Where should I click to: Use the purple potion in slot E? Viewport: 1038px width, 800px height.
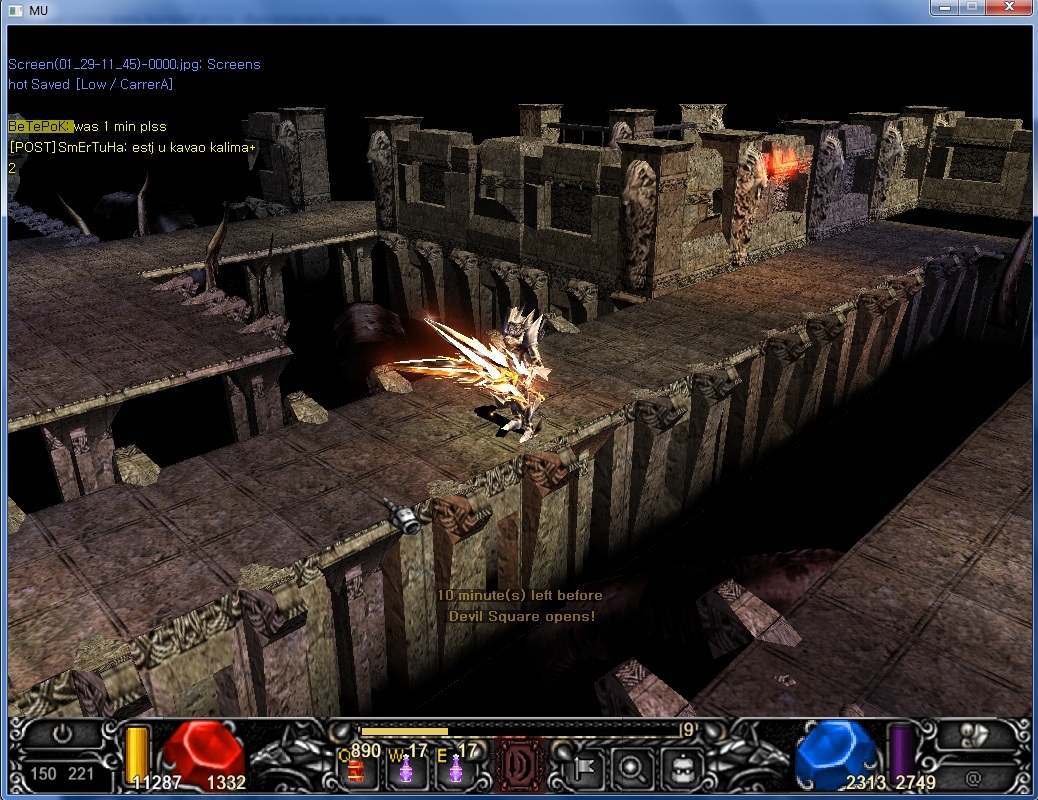(457, 768)
